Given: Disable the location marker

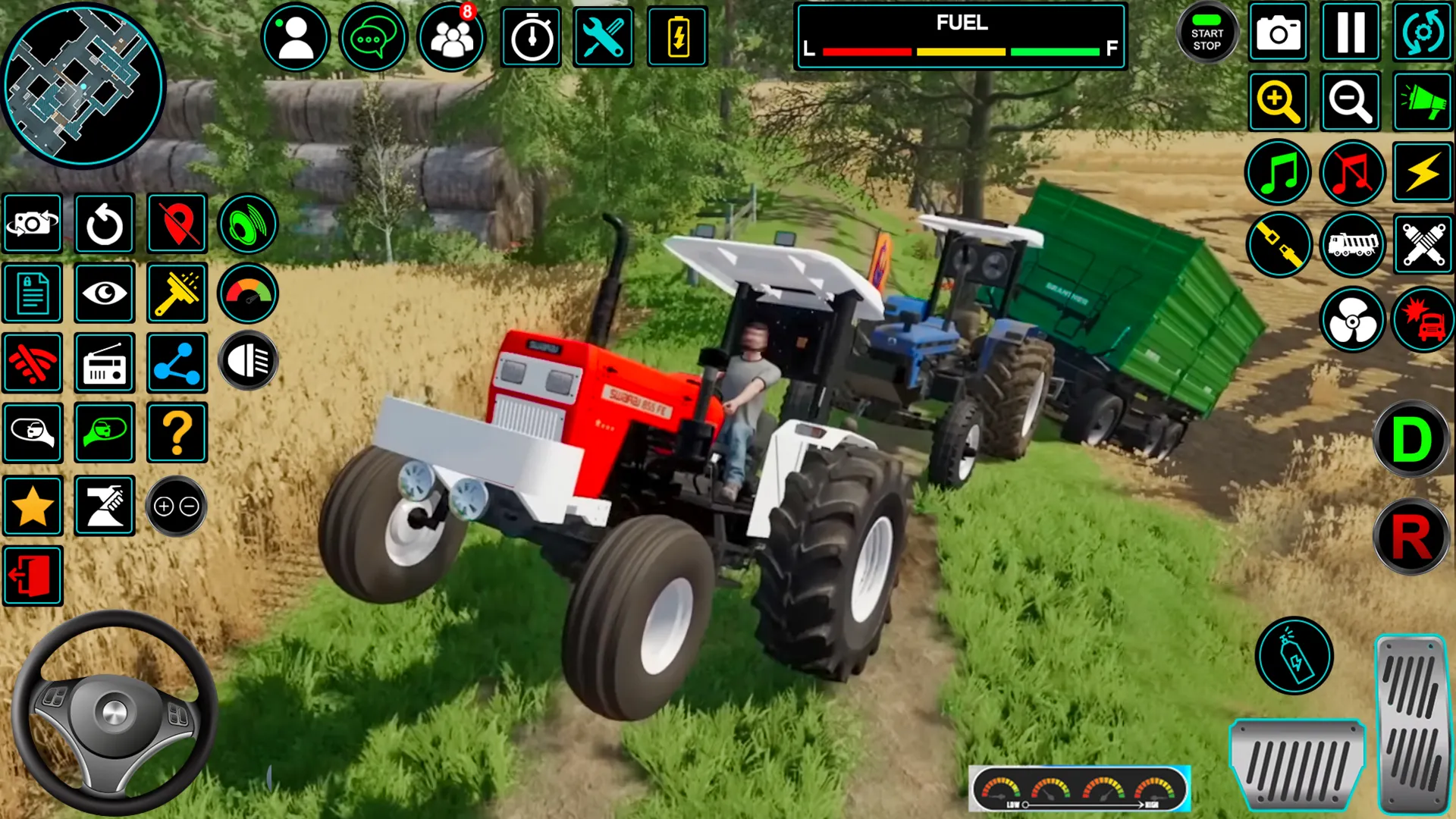Looking at the screenshot, I should (x=177, y=224).
